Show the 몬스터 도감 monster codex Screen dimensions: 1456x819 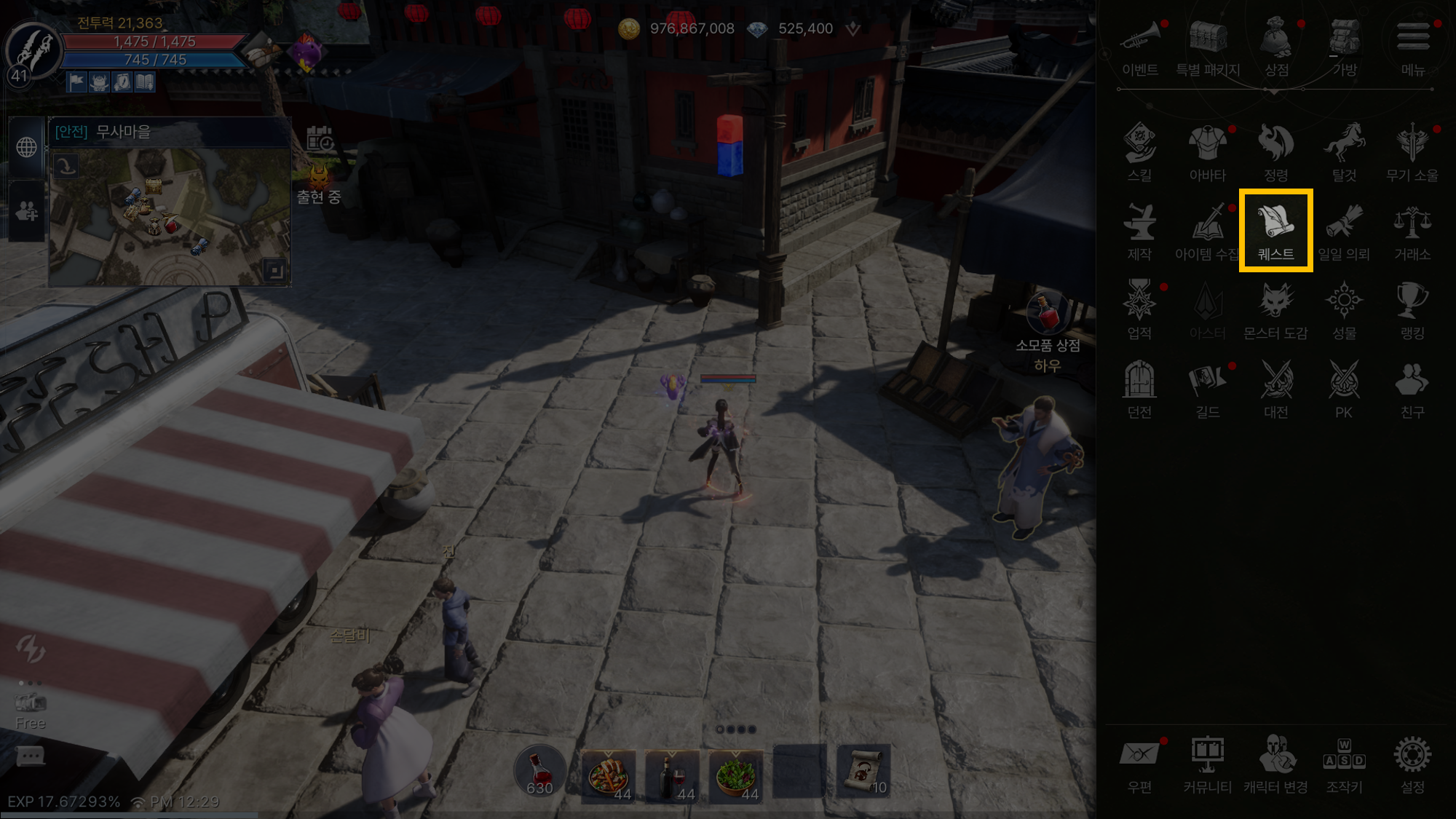[1275, 309]
